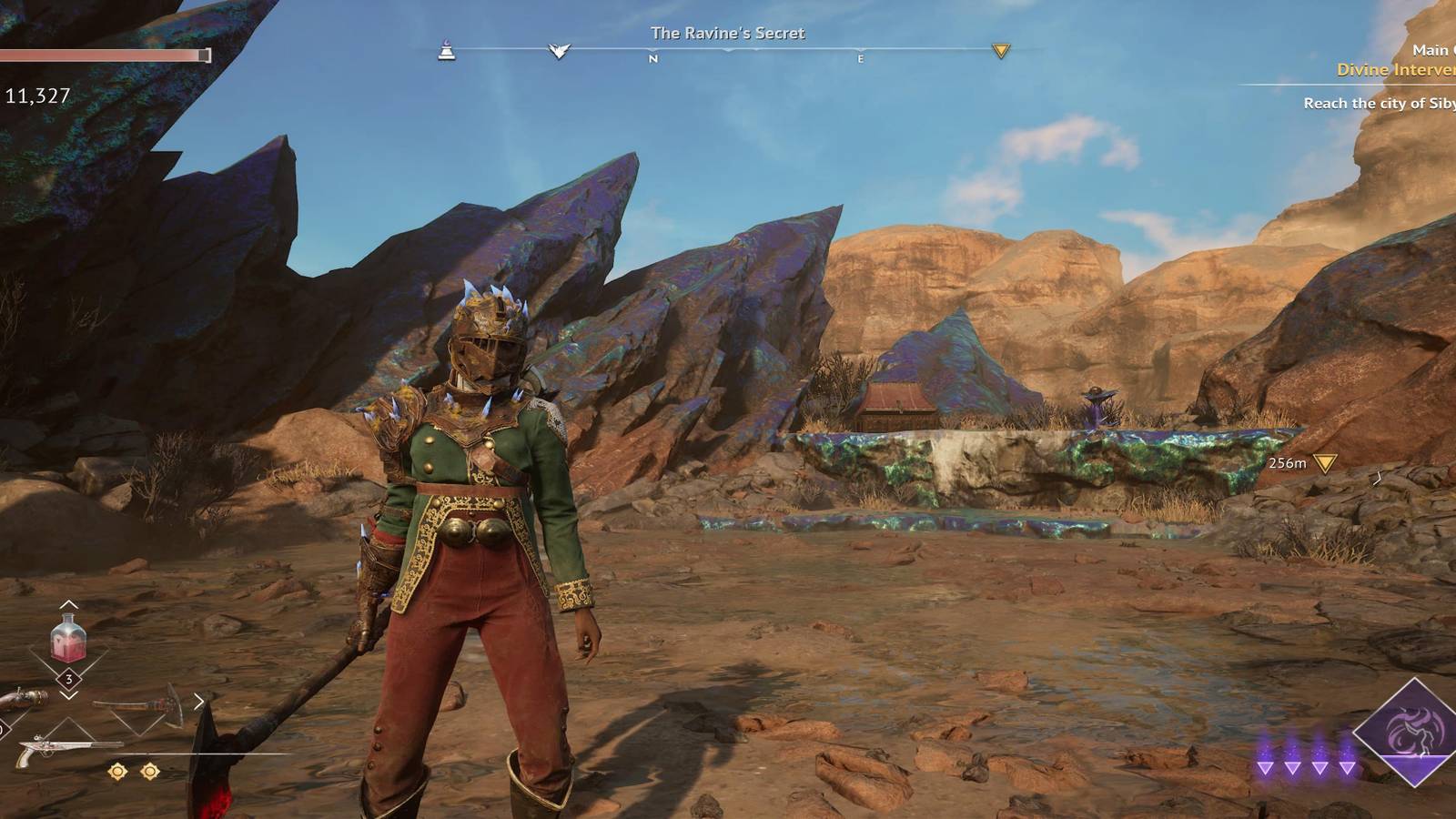Click the up arrow above the potion slot
Image resolution: width=1456 pixels, height=819 pixels.
coord(68,605)
